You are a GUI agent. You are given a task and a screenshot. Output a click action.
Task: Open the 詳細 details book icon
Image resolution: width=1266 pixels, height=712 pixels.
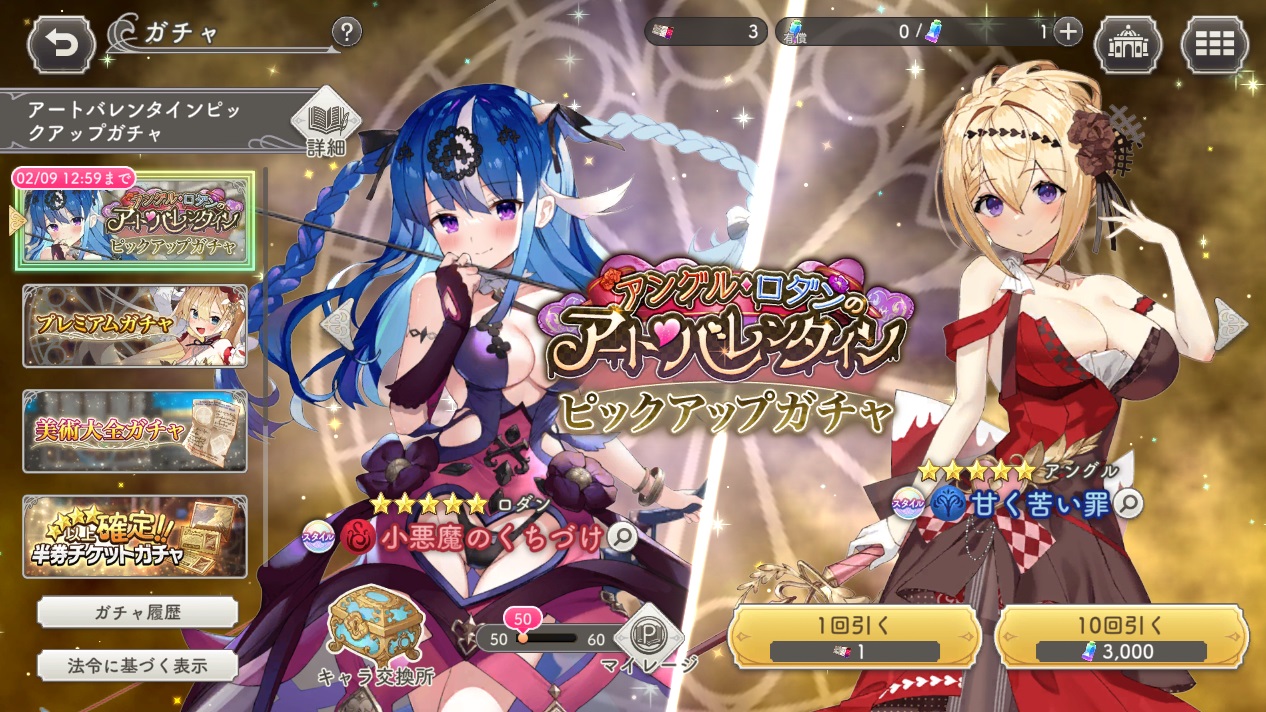point(326,124)
